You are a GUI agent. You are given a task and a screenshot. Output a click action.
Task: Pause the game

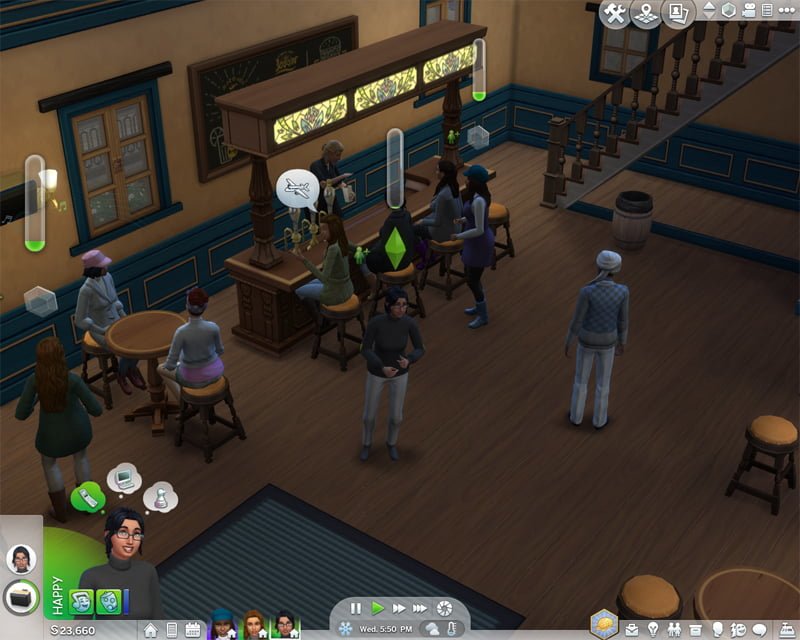(x=356, y=608)
